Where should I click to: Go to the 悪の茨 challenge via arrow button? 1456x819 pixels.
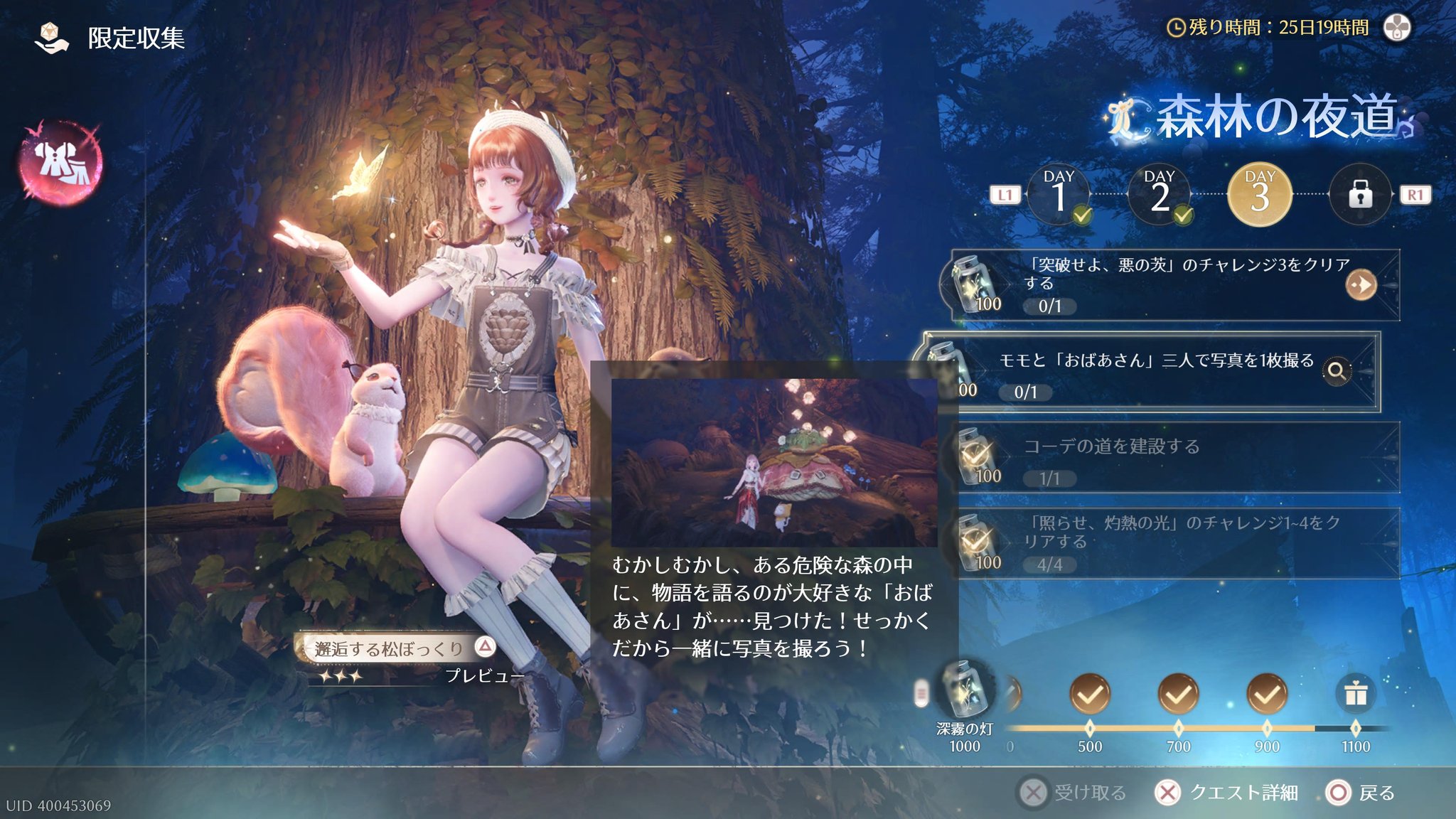click(x=1361, y=285)
